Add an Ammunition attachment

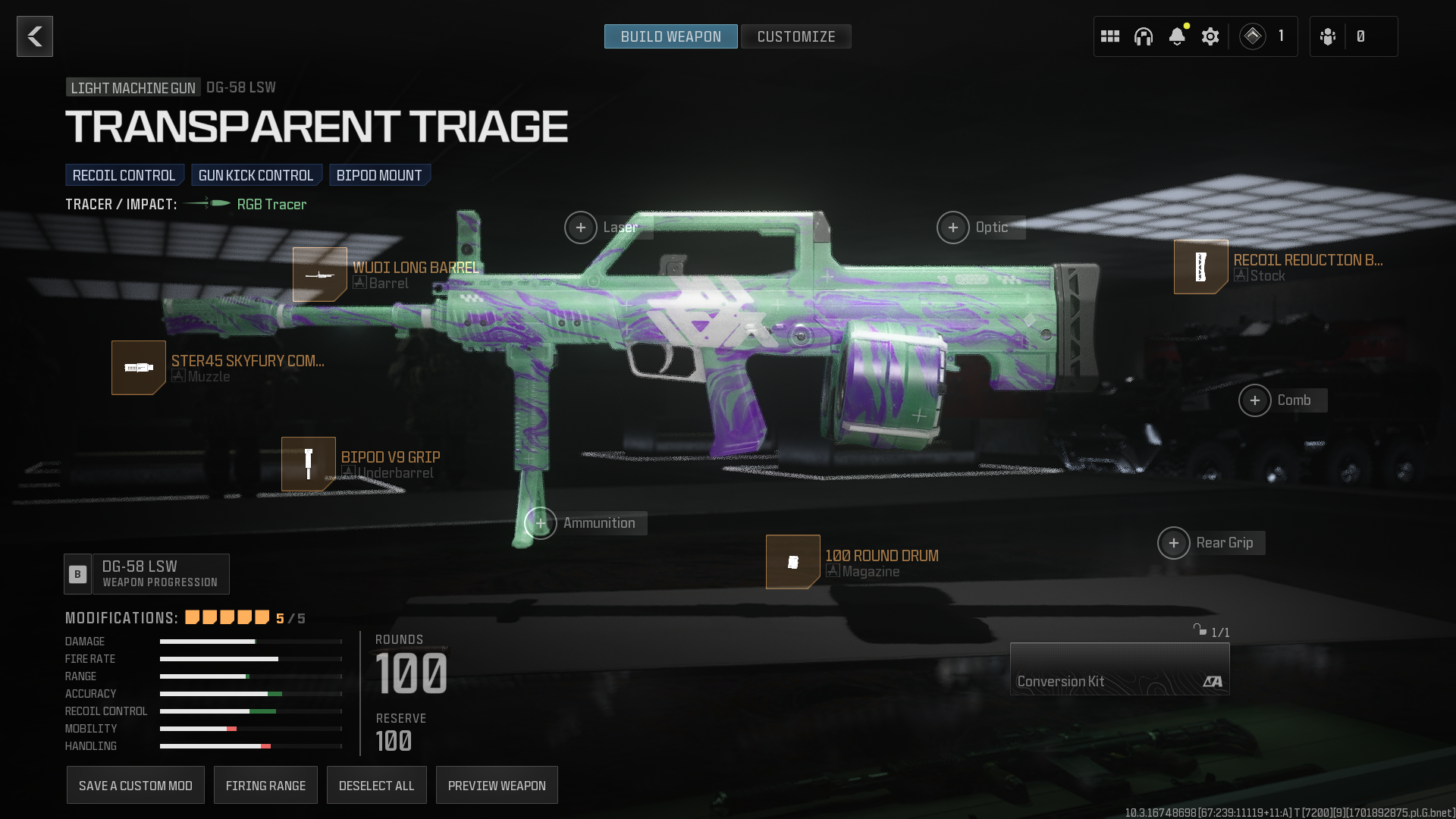tap(541, 523)
